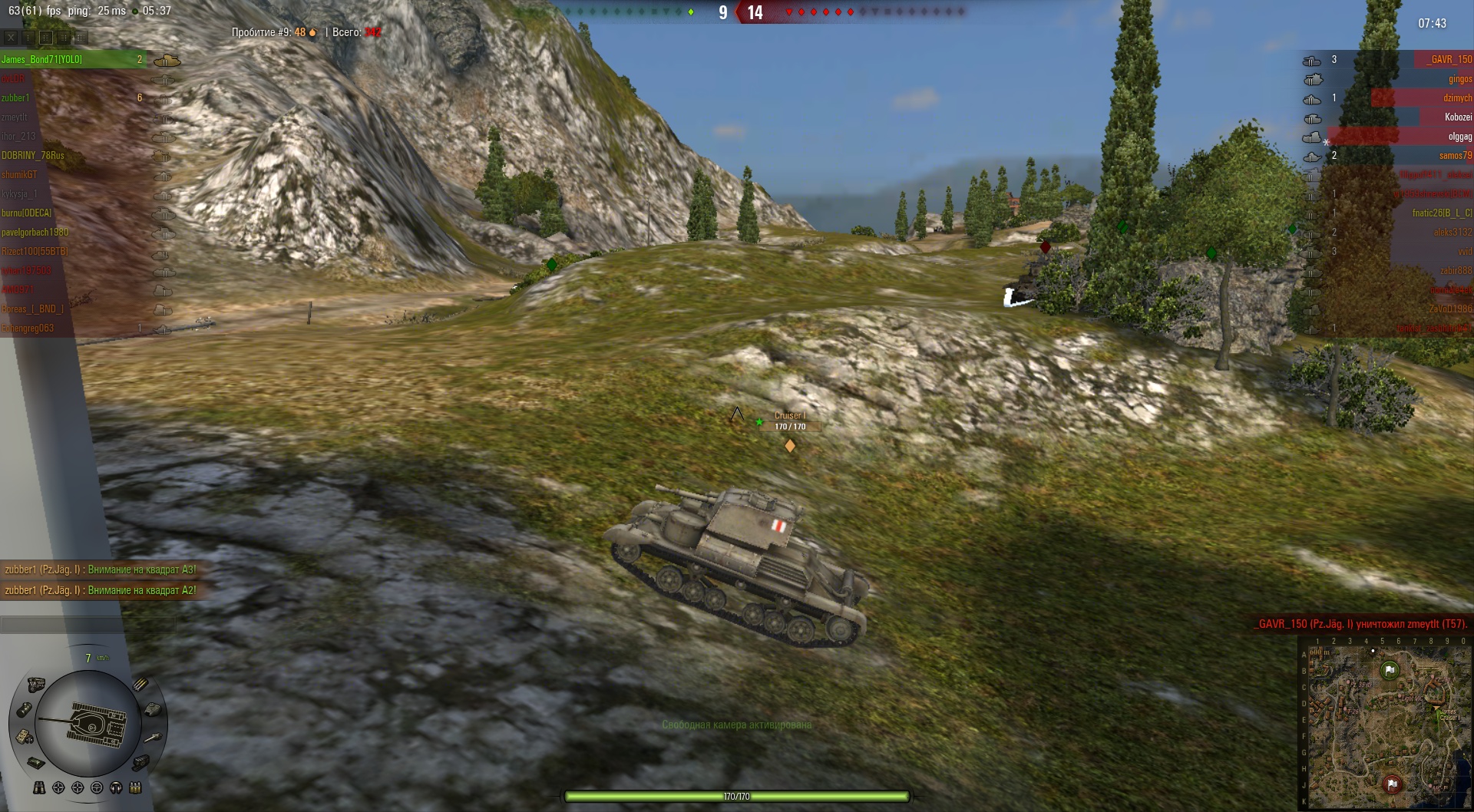Click the binoculars commander icon

coord(39,787)
